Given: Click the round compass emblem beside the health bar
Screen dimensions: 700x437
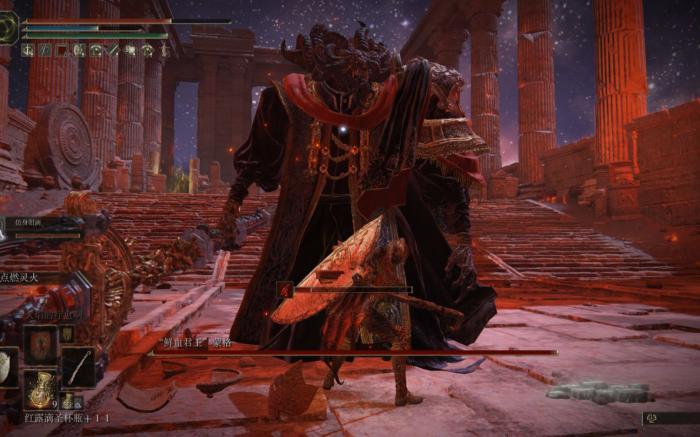Looking at the screenshot, I should (x=9, y=27).
